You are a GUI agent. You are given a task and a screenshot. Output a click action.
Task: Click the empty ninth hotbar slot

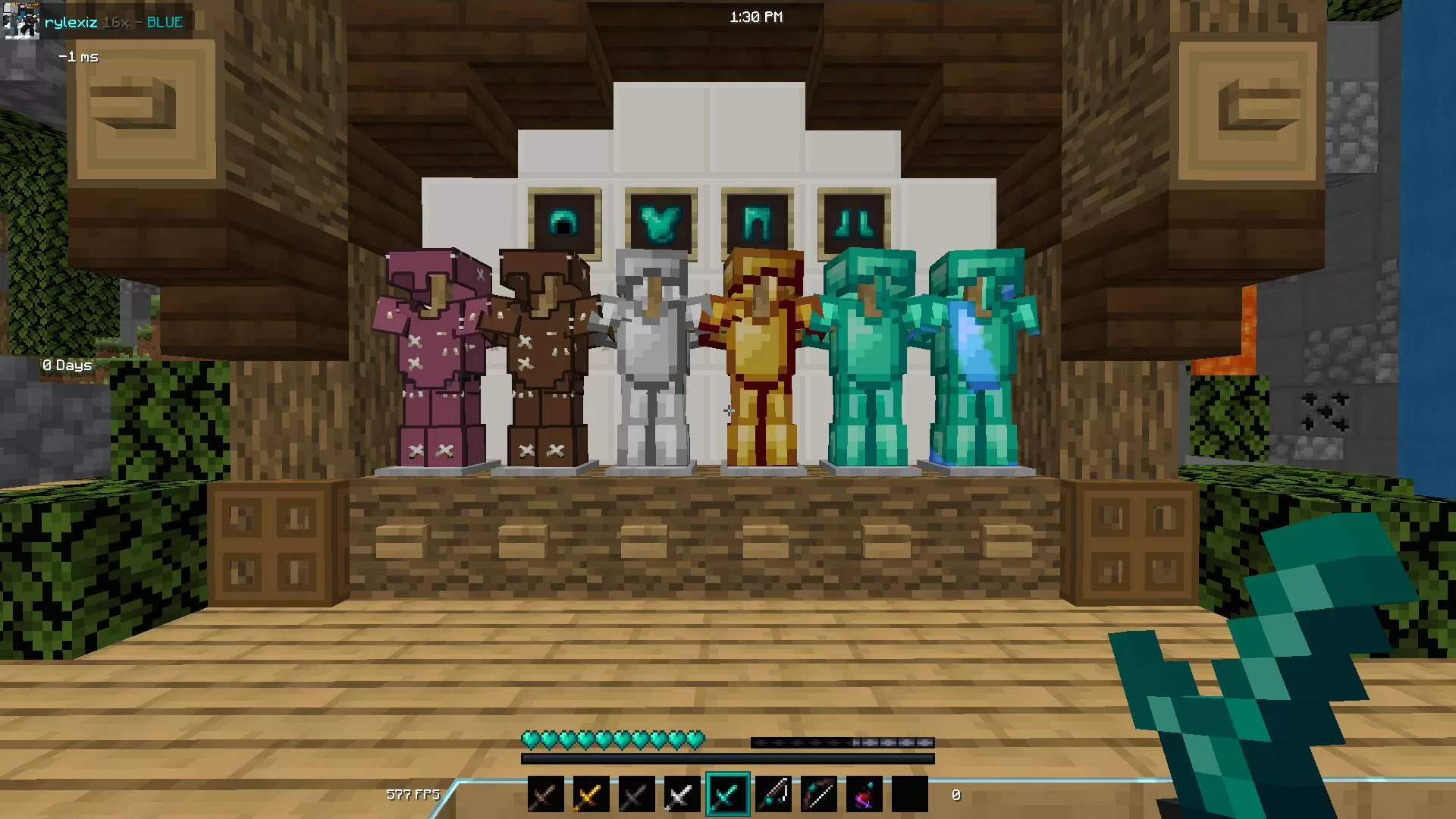pos(911,793)
